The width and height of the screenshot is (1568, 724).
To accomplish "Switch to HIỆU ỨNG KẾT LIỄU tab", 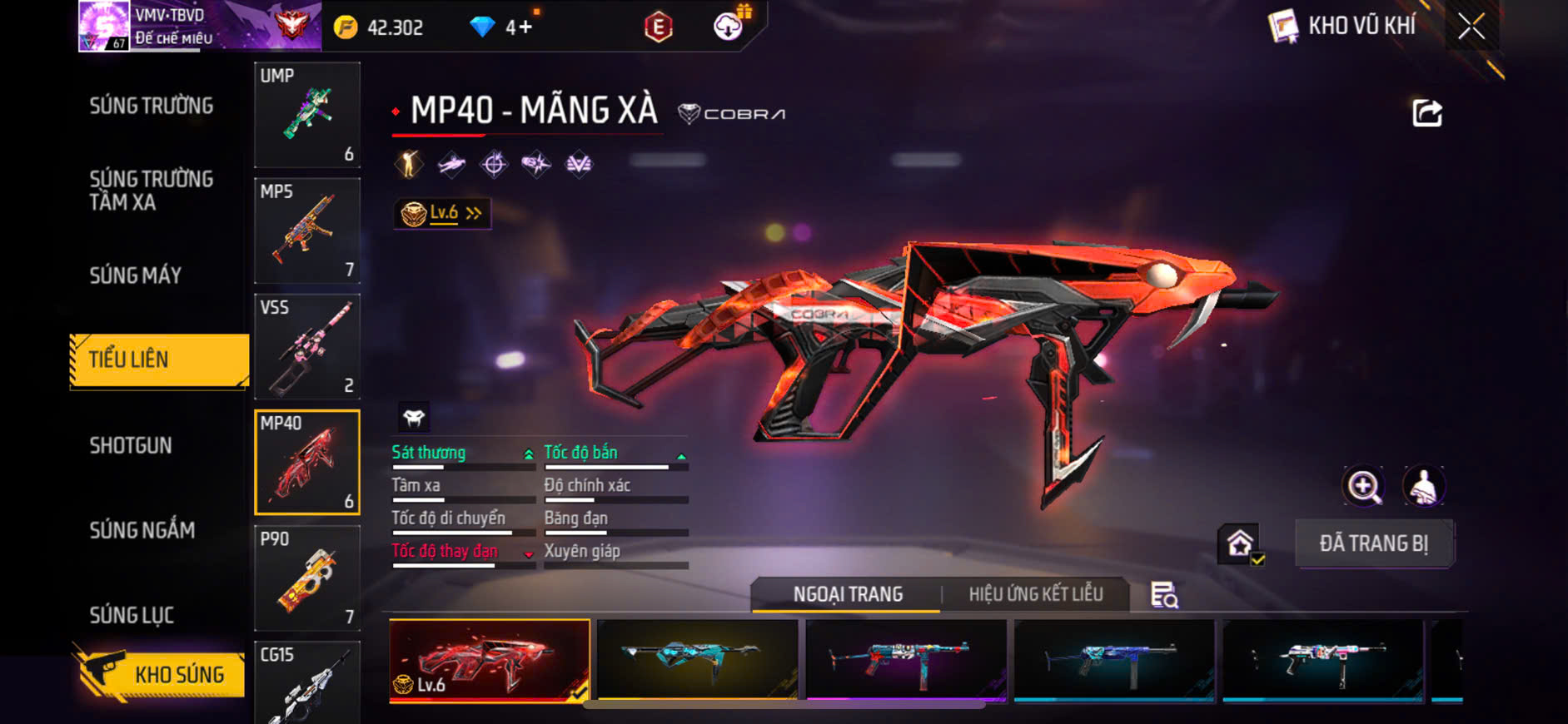I will [1035, 594].
